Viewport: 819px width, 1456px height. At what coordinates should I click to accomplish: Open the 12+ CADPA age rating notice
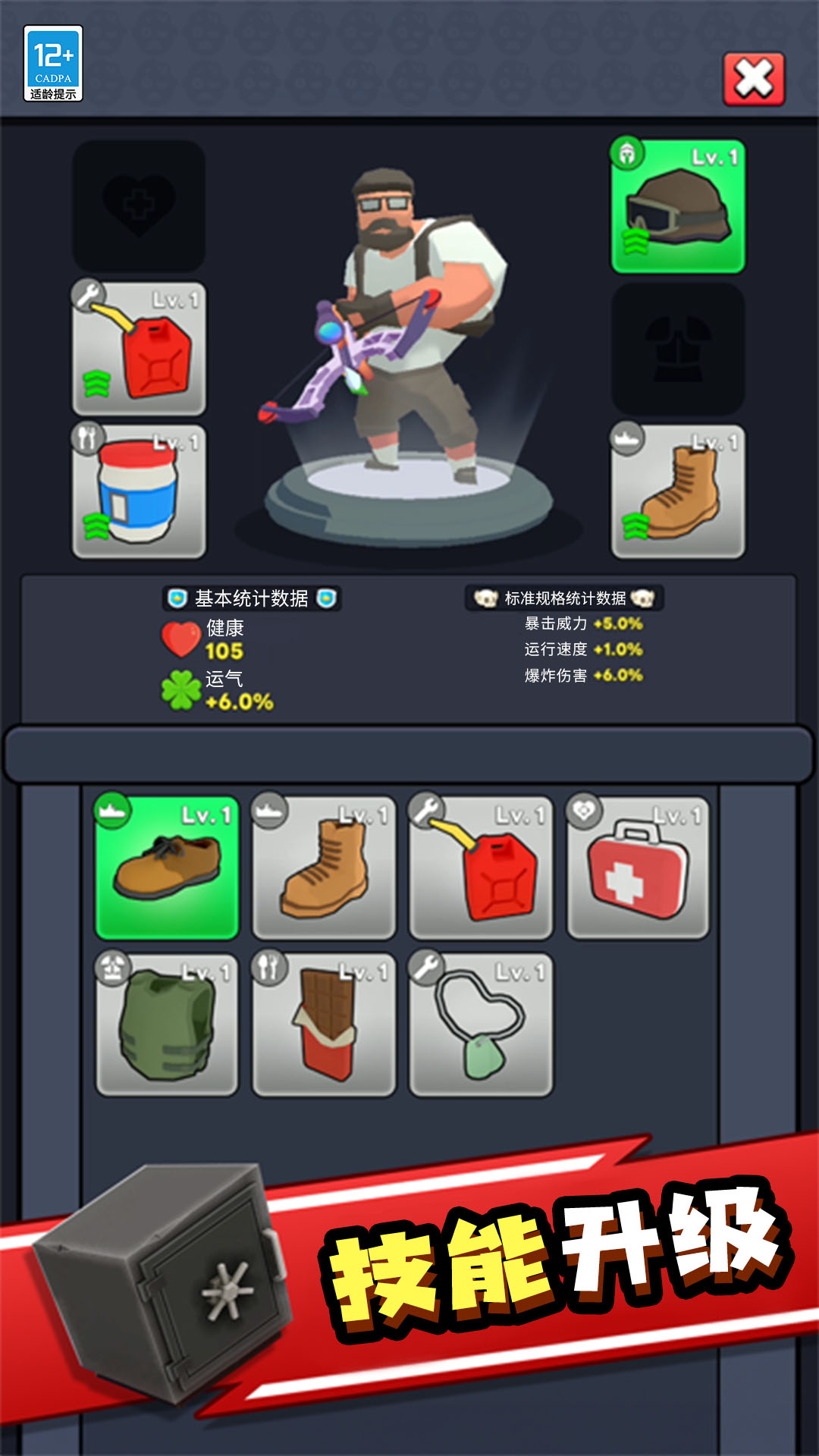point(53,64)
